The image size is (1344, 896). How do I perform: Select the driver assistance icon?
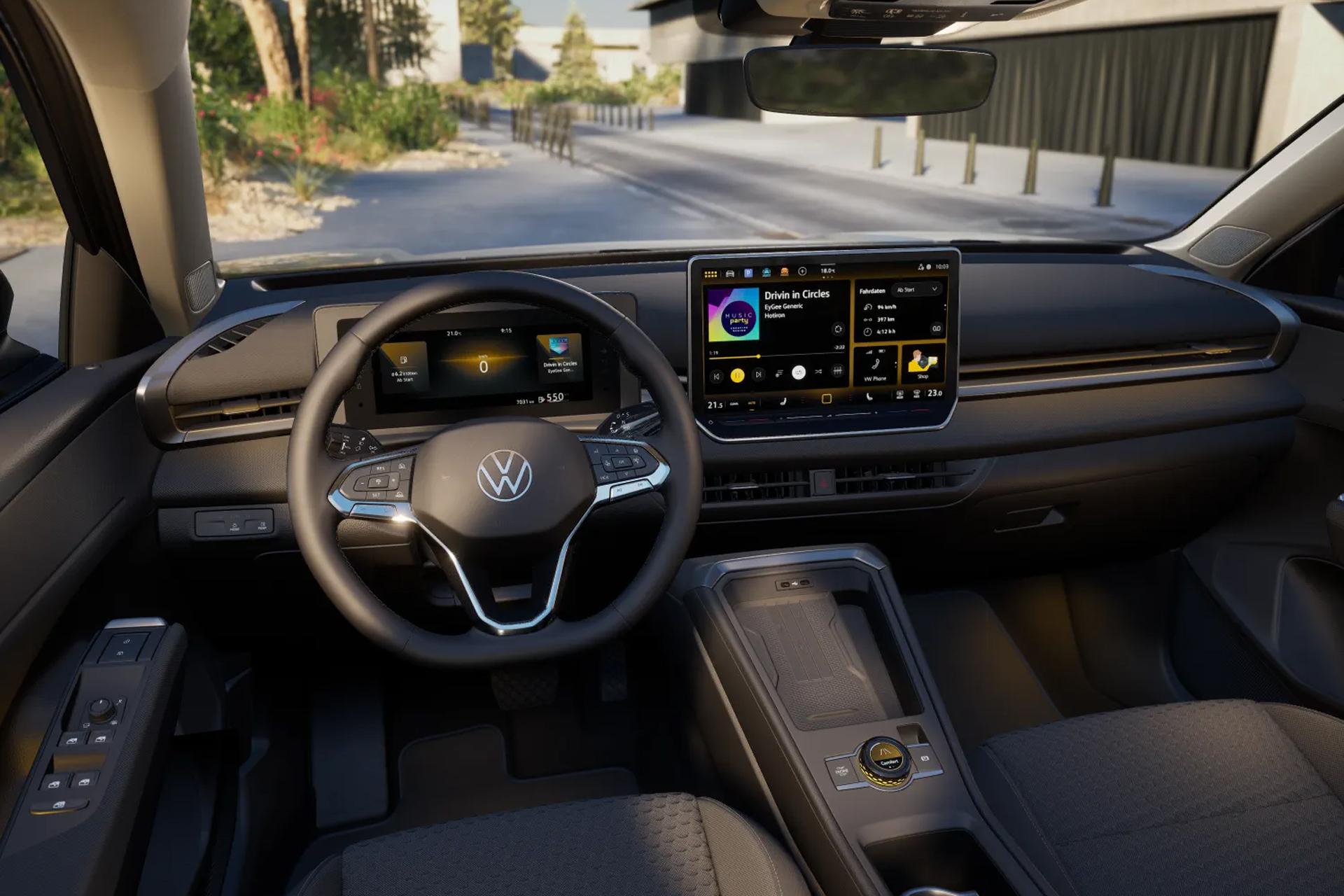point(767,272)
